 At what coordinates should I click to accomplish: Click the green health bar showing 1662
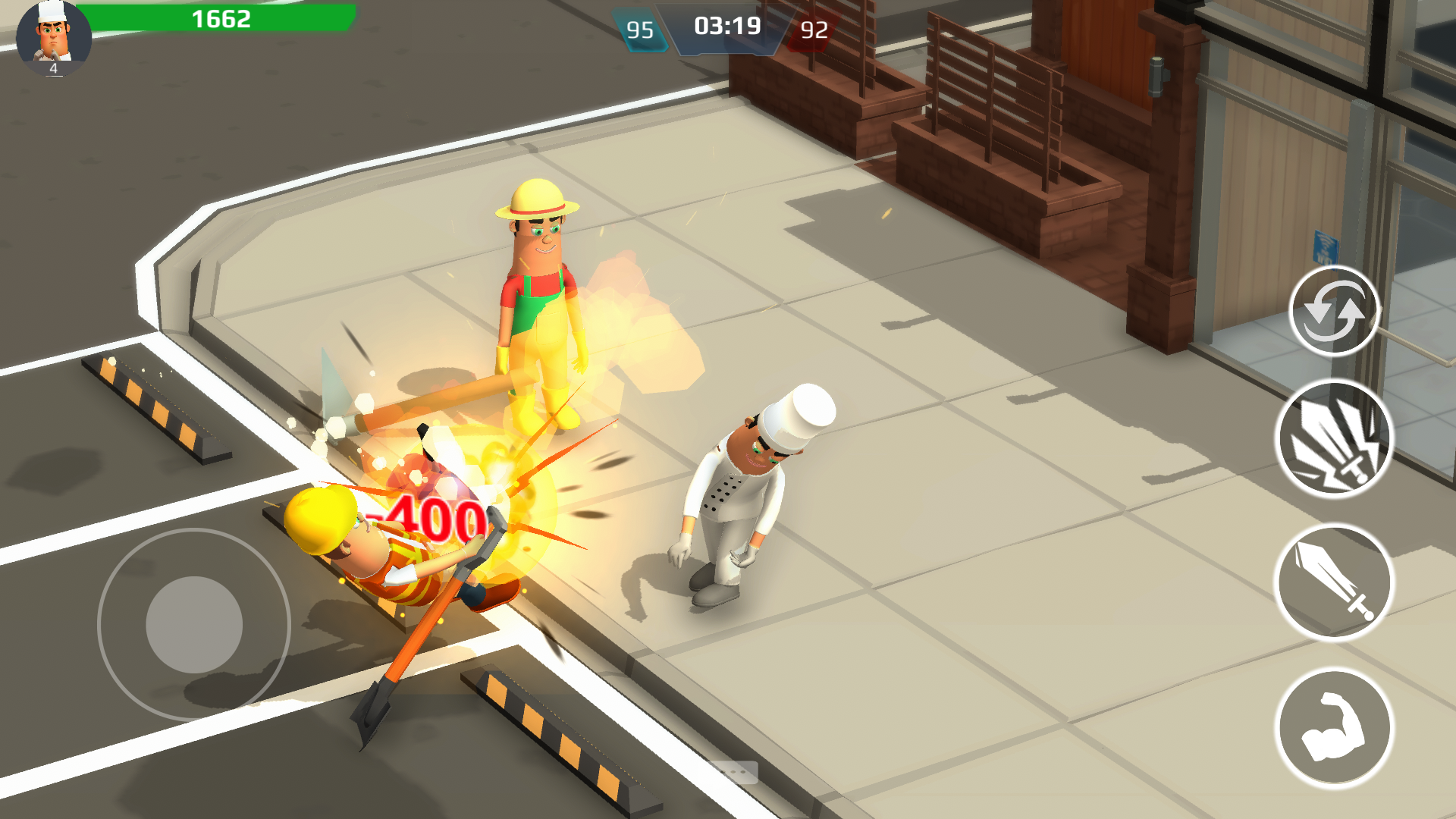(x=220, y=20)
